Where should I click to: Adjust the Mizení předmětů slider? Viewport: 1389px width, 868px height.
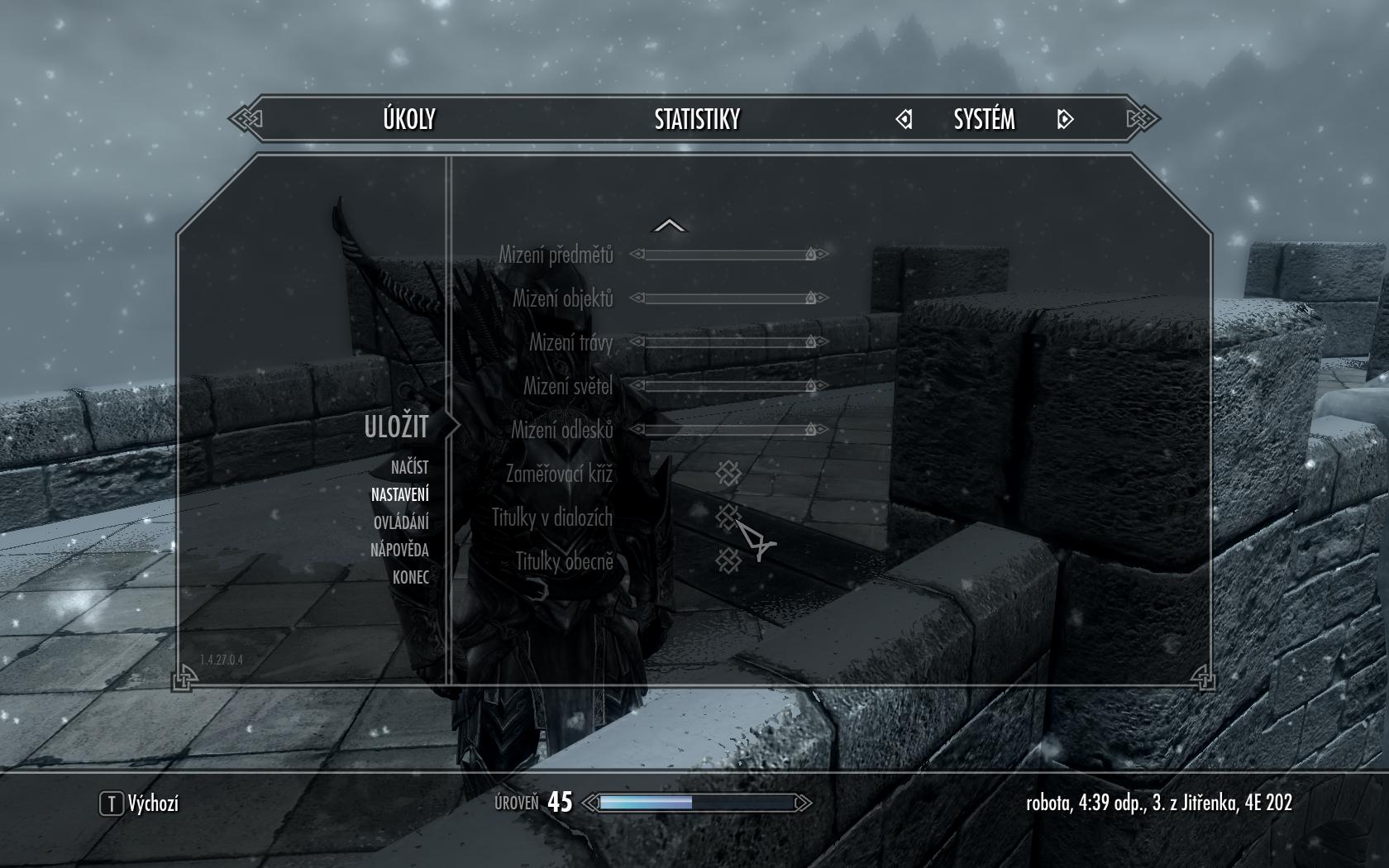[x=728, y=255]
